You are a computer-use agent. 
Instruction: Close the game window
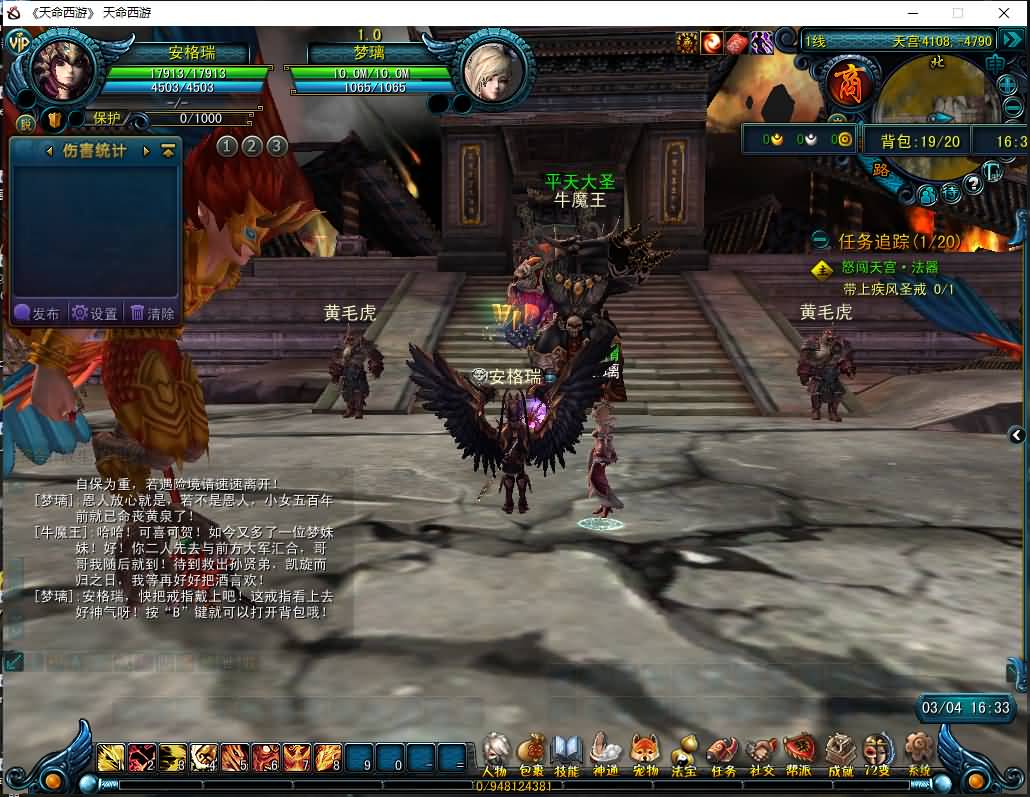(x=1004, y=13)
